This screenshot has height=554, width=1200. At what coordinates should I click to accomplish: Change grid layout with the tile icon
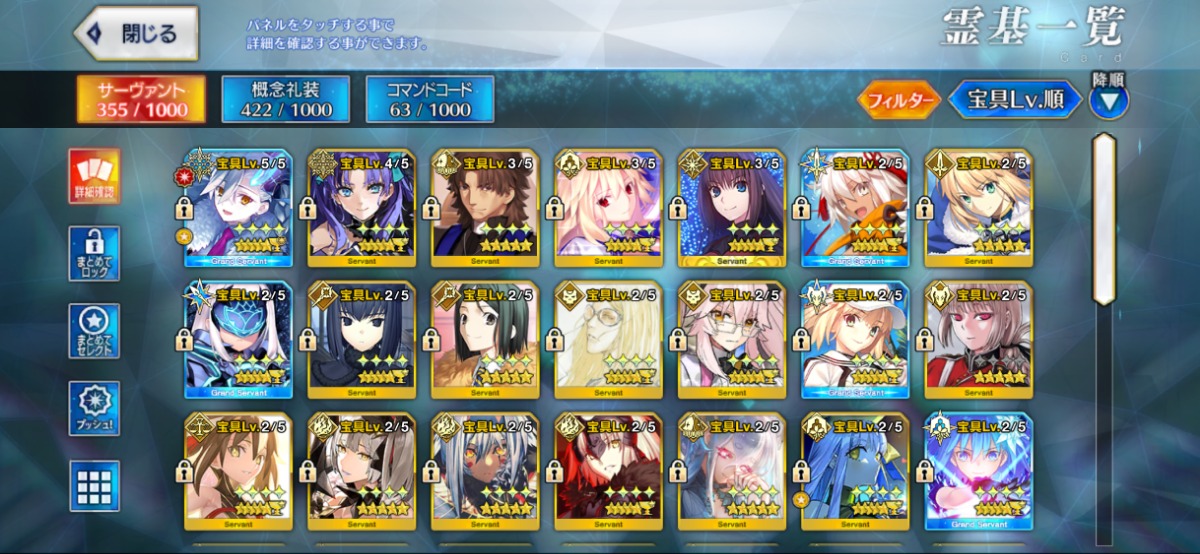[94, 485]
